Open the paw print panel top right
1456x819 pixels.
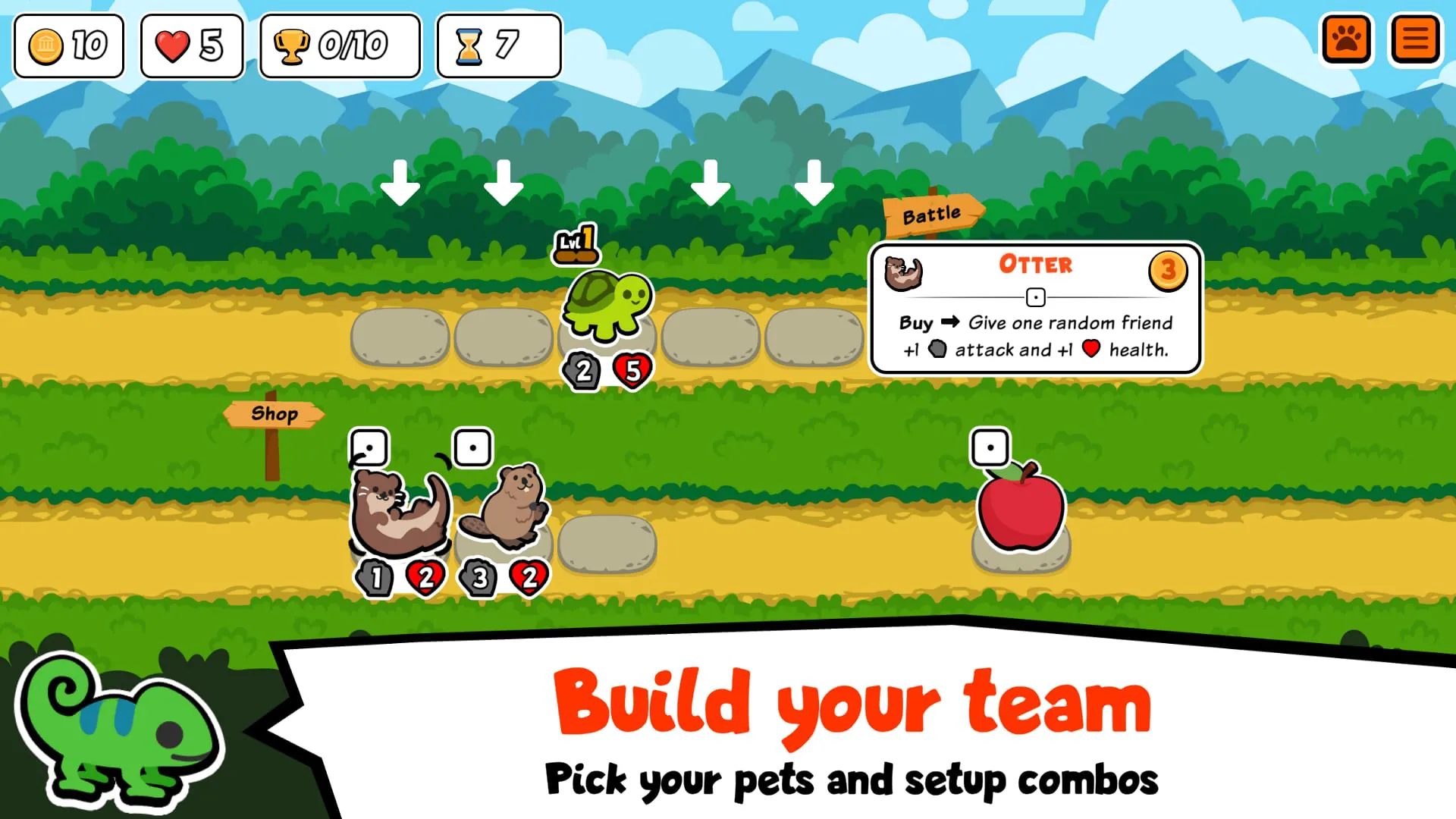click(1347, 39)
